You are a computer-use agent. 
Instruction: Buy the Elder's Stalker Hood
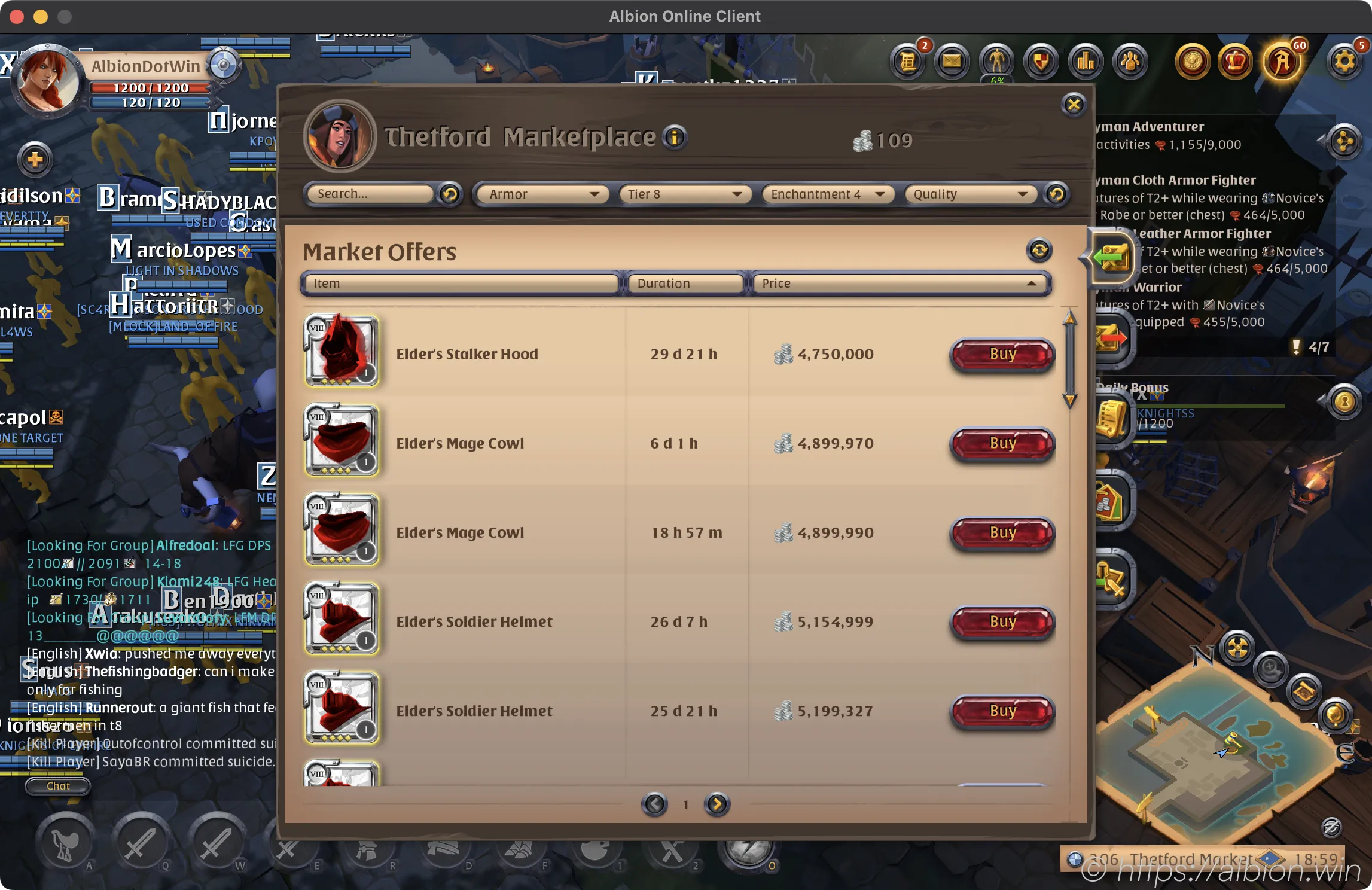click(x=1002, y=354)
